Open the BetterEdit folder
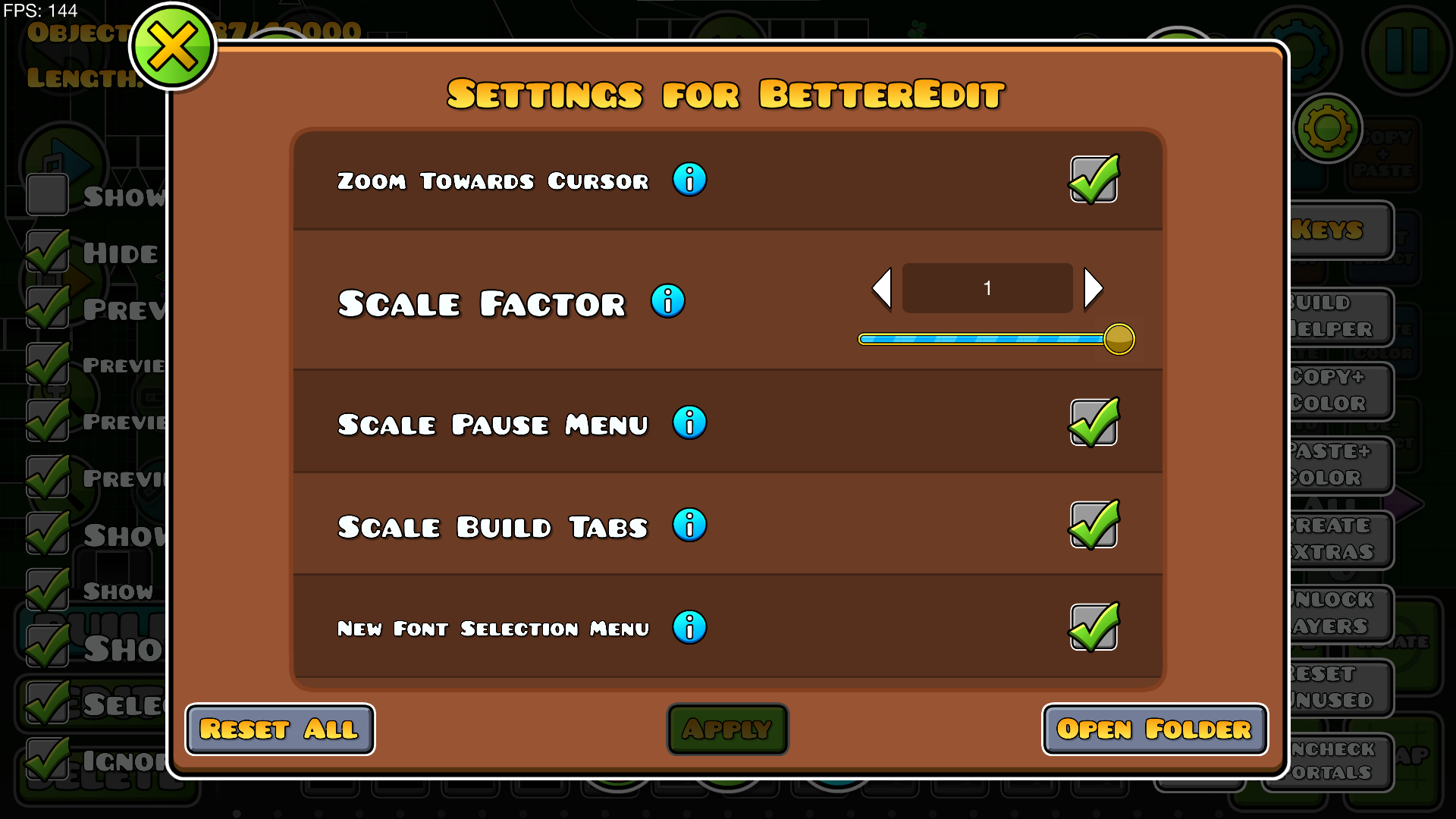1456x819 pixels. [1154, 729]
